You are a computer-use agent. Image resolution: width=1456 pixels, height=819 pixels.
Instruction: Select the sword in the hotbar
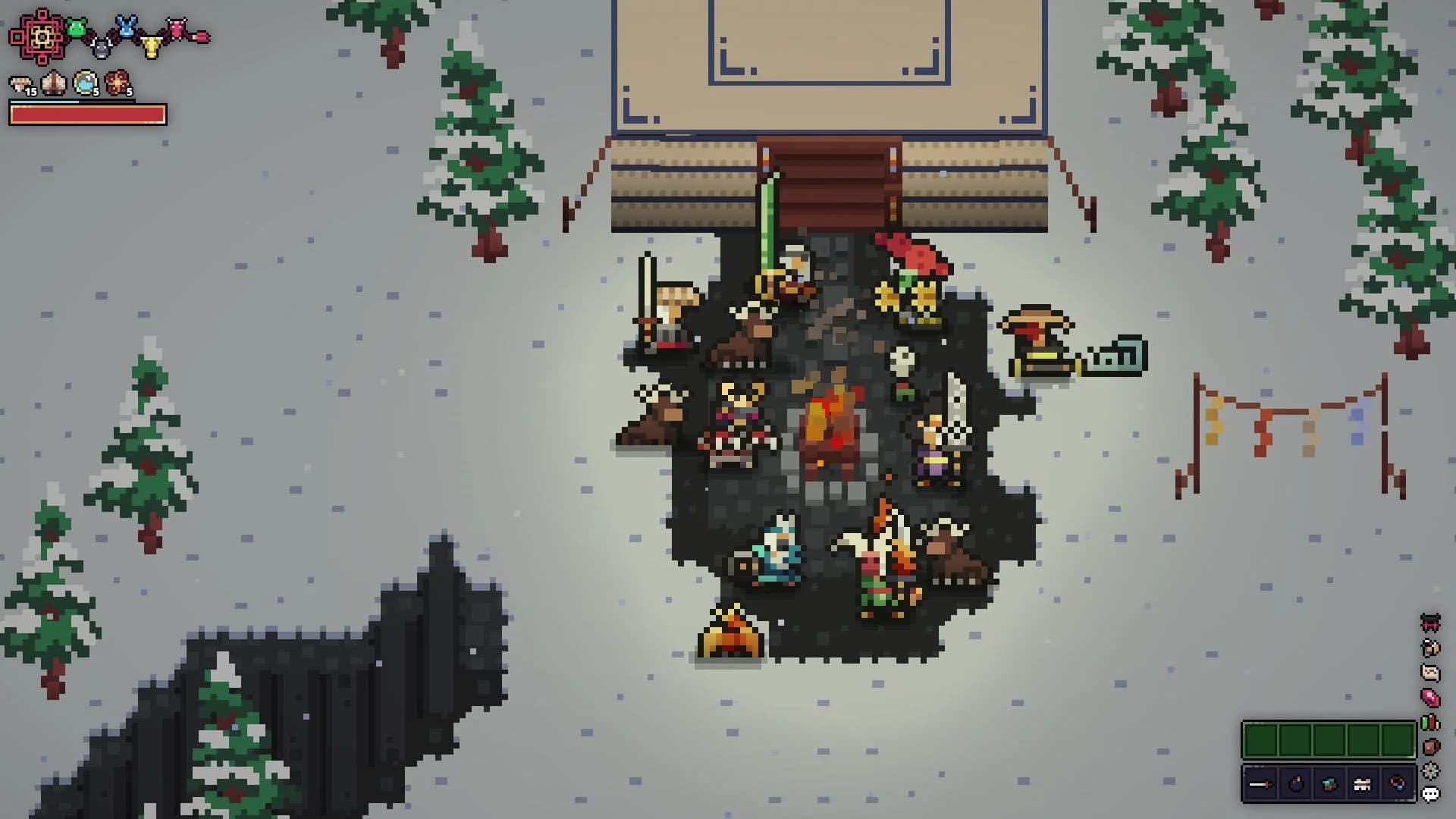[x=1260, y=784]
